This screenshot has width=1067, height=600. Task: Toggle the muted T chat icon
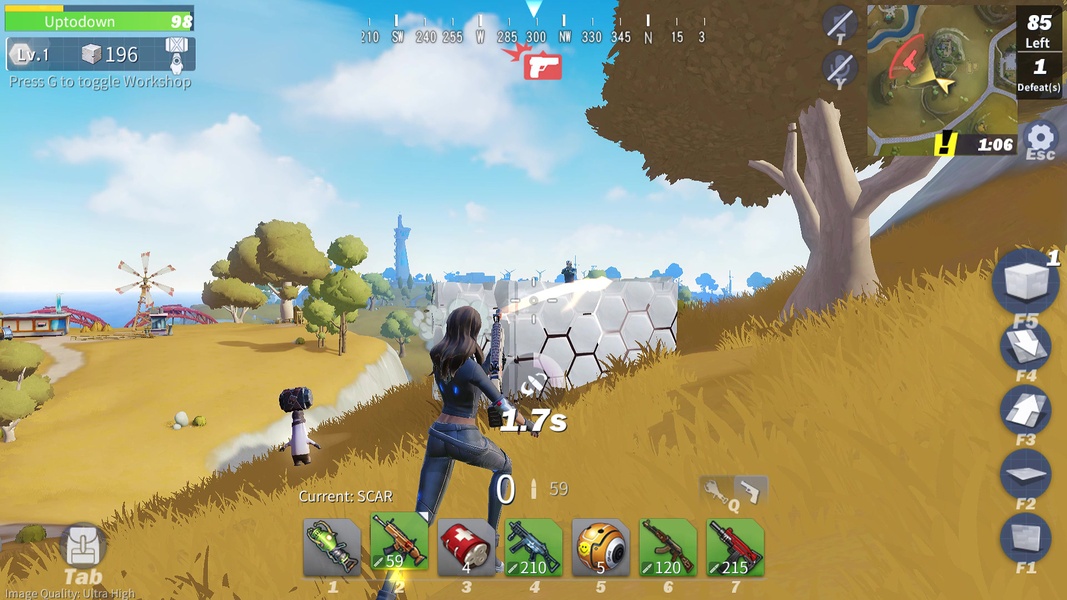coord(839,24)
